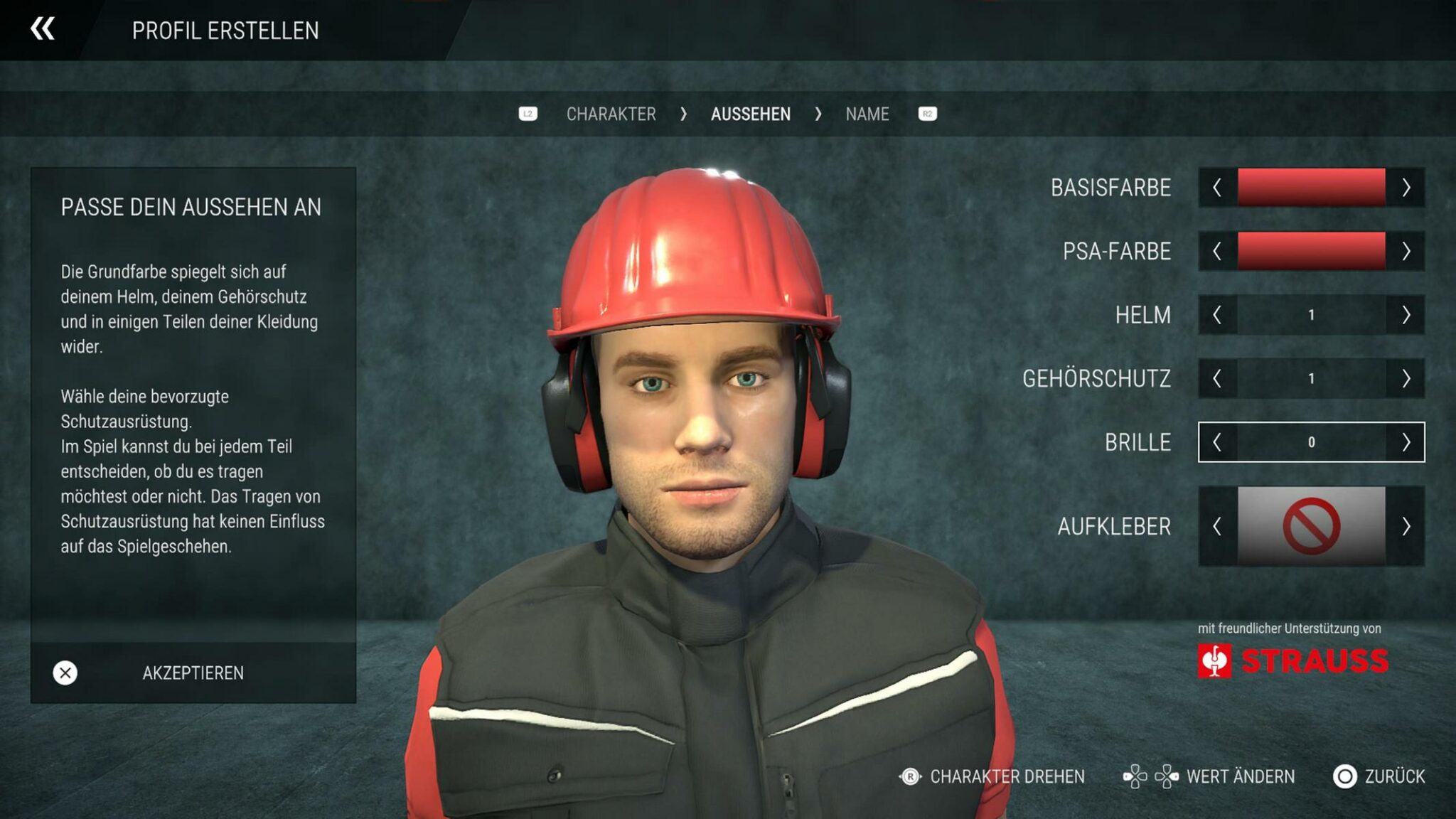The width and height of the screenshot is (1456, 819).
Task: Increase the Helm value
Action: (x=1406, y=315)
